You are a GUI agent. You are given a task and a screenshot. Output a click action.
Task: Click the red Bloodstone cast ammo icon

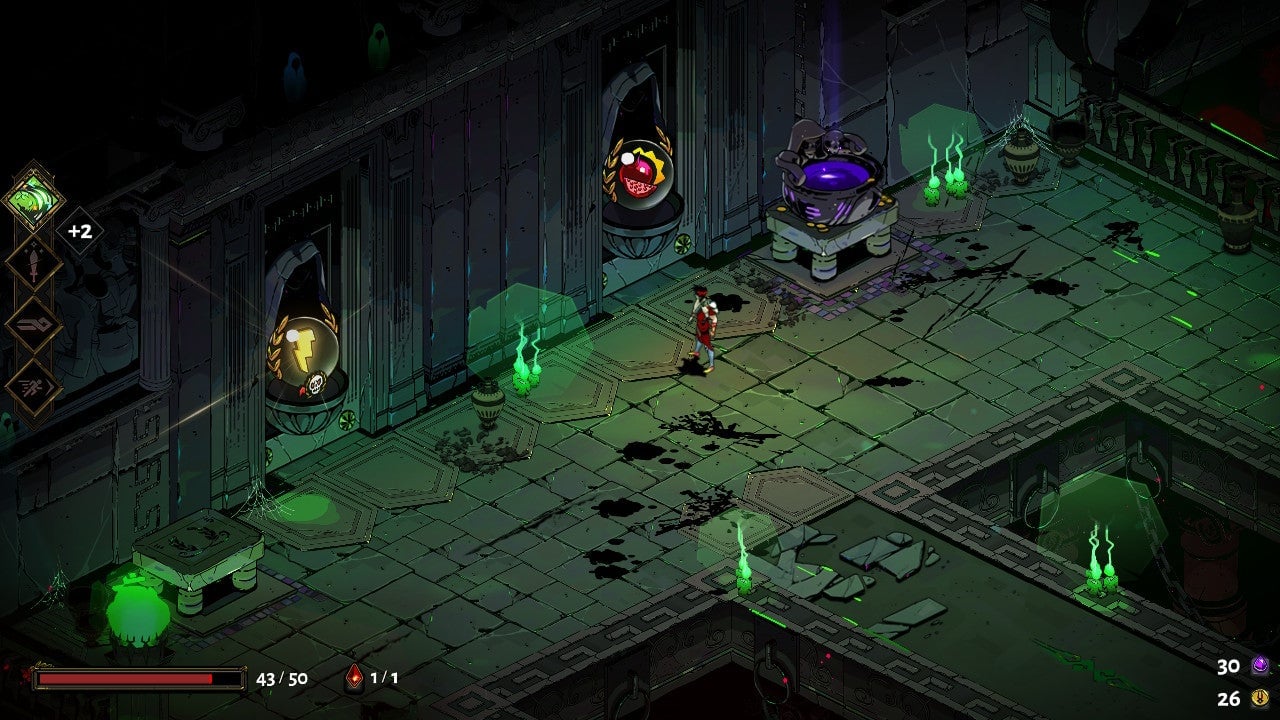353,678
